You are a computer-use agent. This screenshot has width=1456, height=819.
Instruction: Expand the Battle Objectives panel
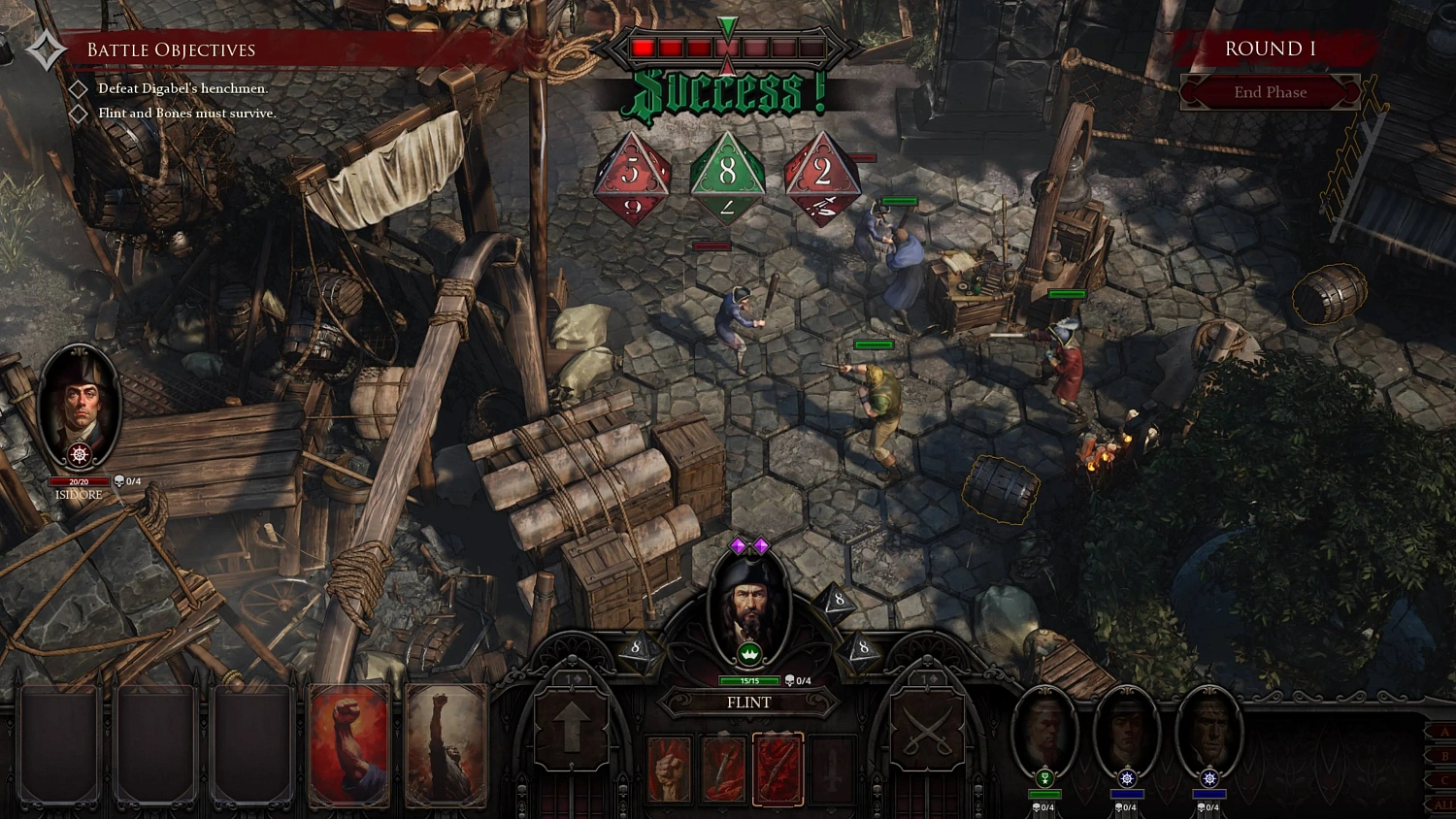click(170, 49)
